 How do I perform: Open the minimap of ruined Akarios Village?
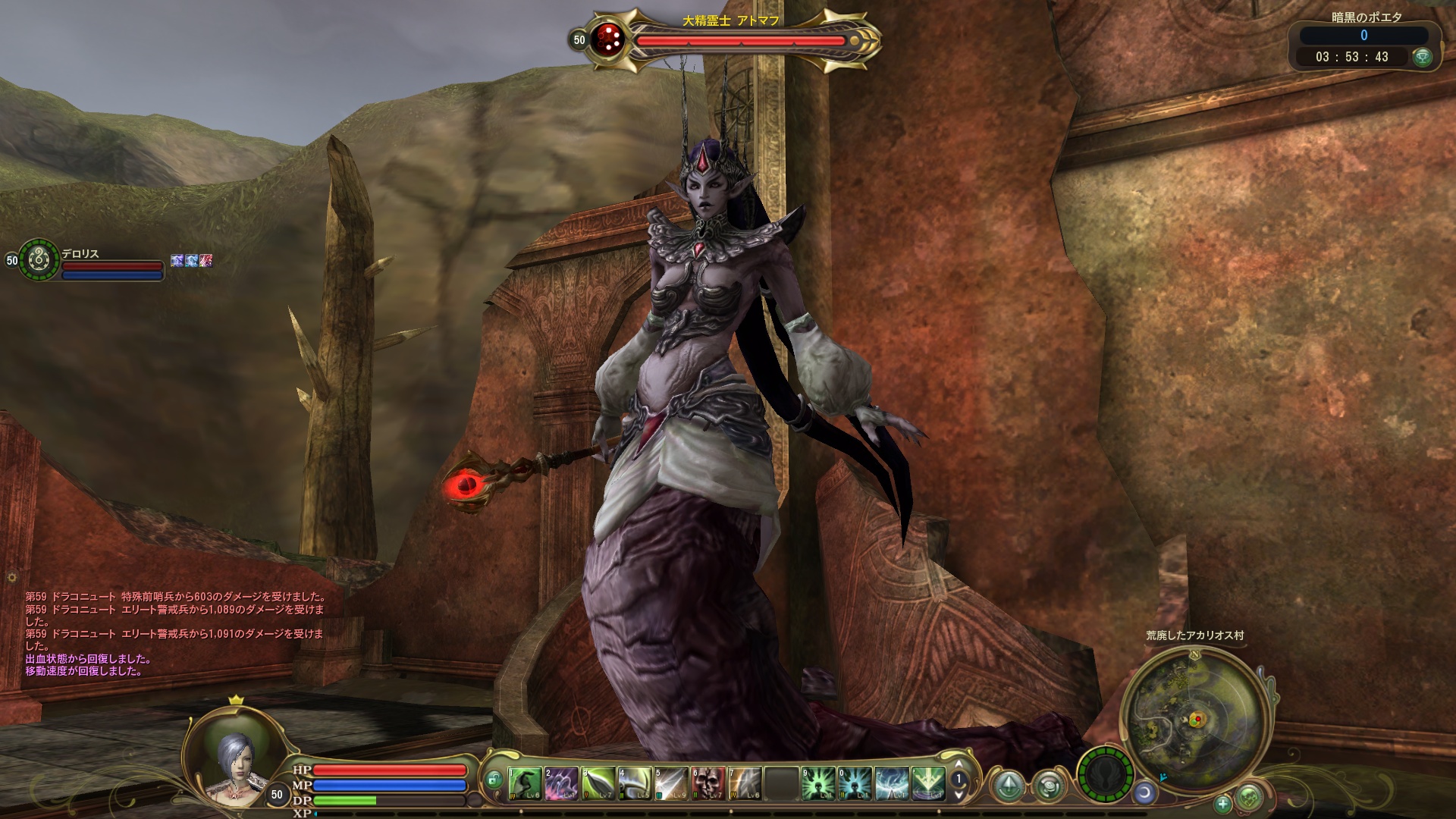coord(1194,717)
